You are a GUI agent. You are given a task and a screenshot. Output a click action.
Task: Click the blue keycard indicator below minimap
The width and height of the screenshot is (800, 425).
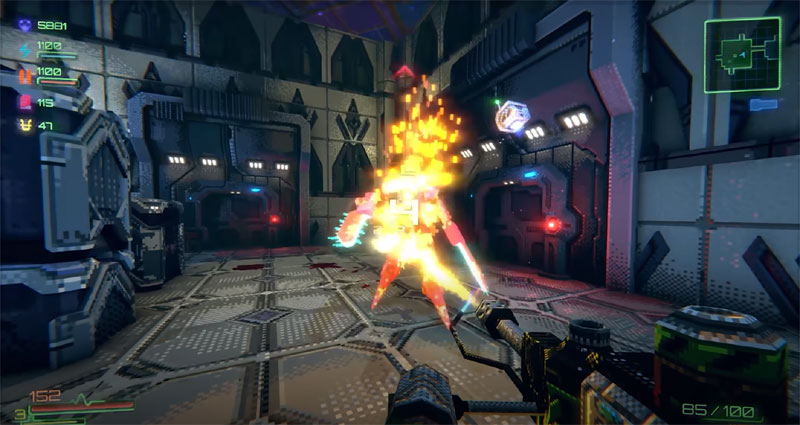tap(763, 104)
